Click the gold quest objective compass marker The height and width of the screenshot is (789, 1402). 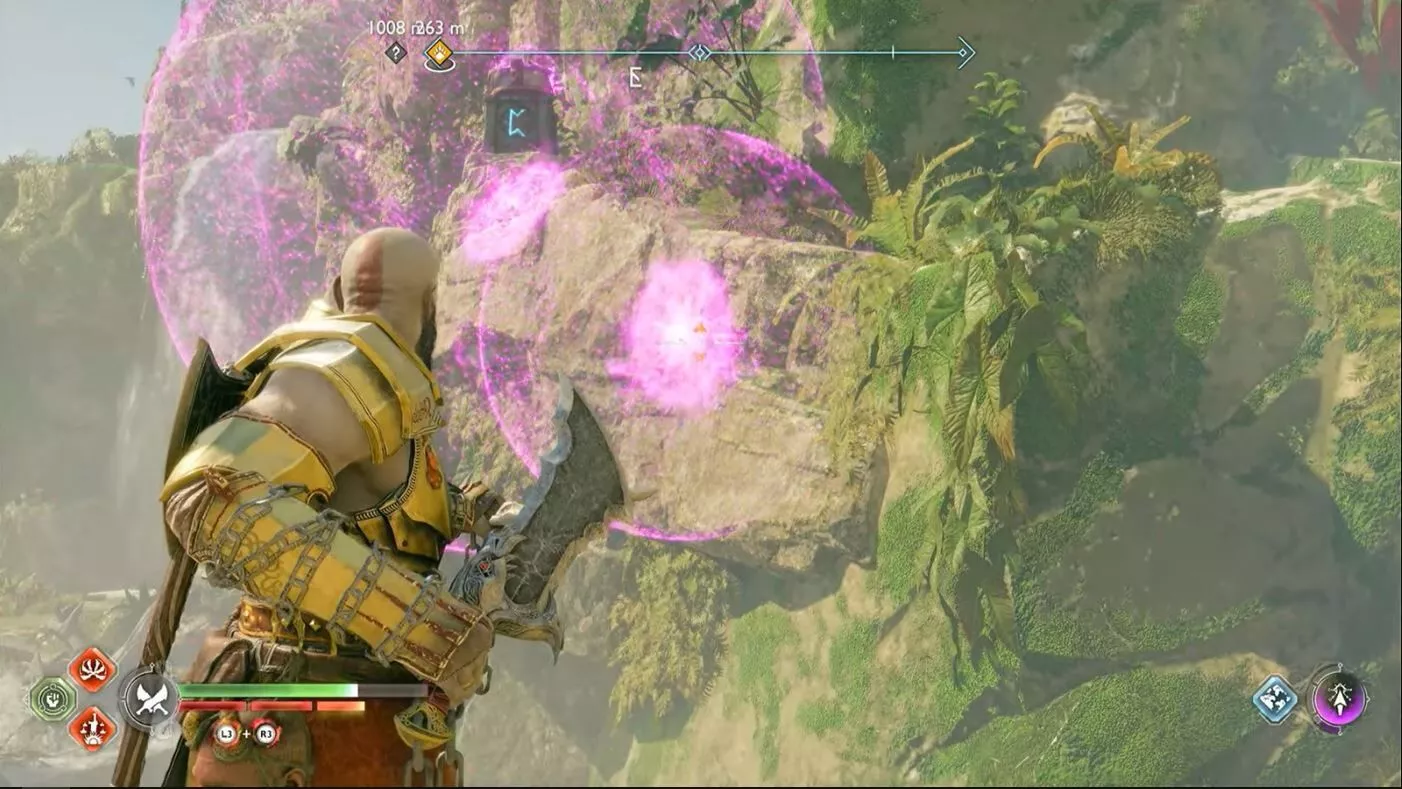(x=437, y=53)
